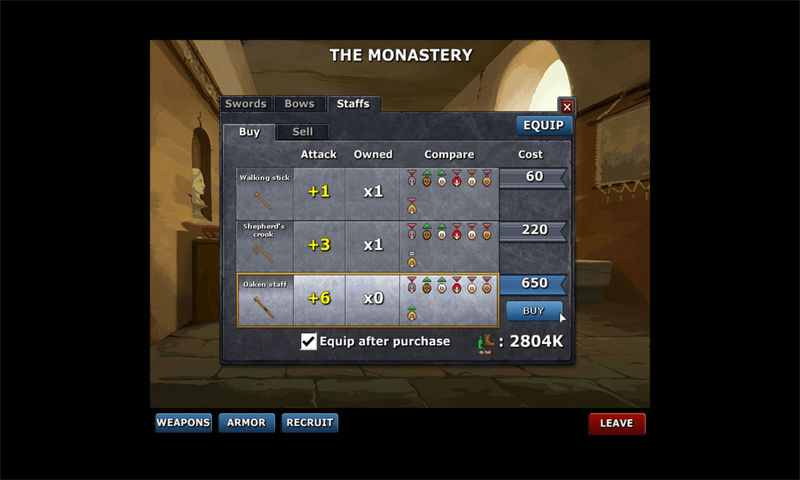
Task: Select the Walking stick row
Action: [x=265, y=192]
